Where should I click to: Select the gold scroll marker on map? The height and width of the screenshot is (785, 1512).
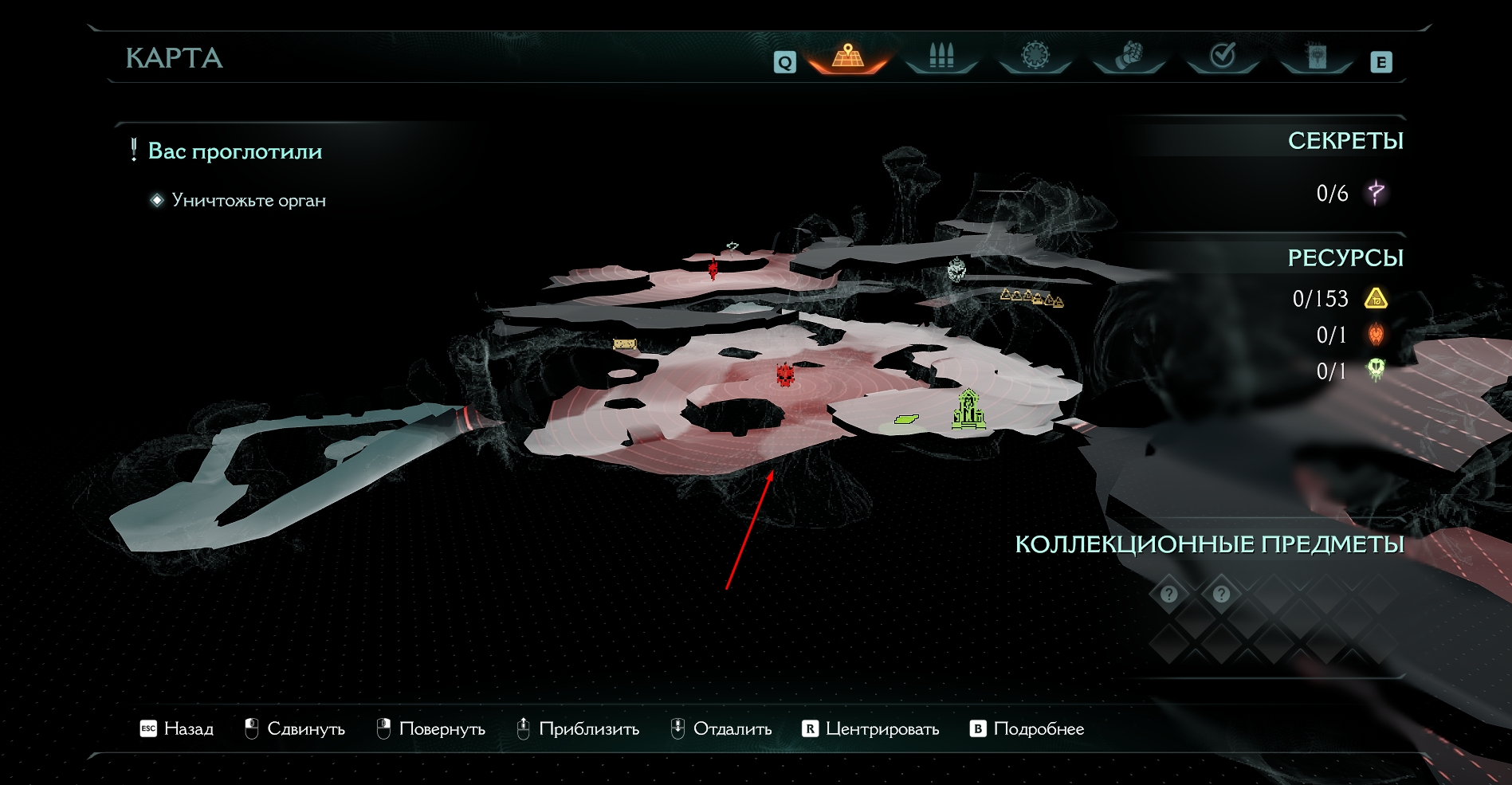pos(625,344)
